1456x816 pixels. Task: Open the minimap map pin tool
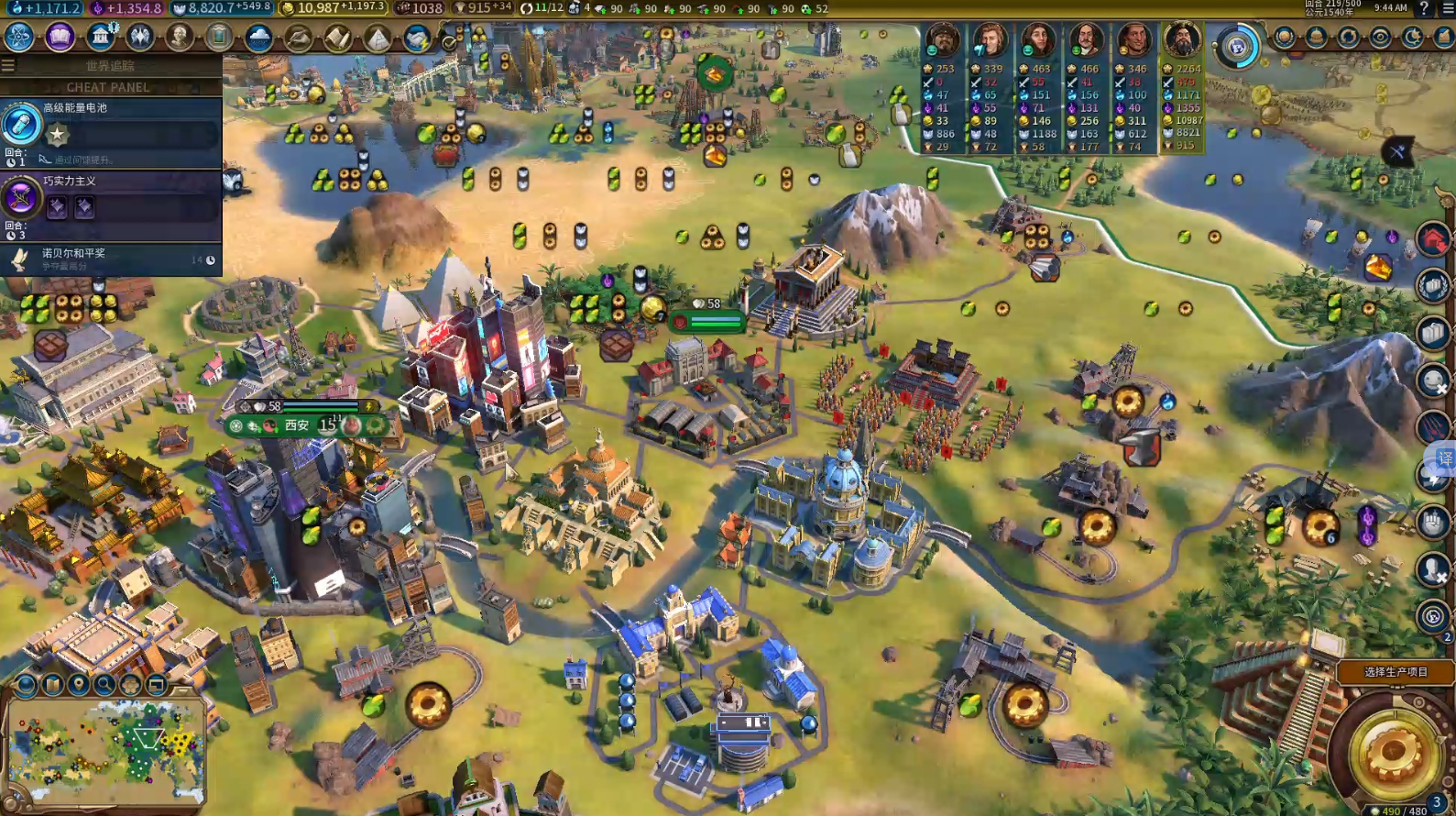(79, 685)
